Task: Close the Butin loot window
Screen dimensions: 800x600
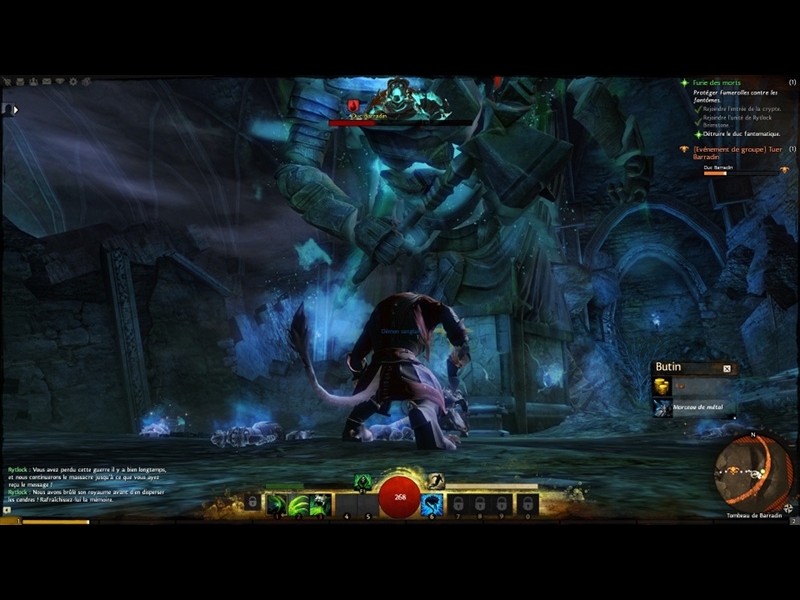Action: click(727, 368)
